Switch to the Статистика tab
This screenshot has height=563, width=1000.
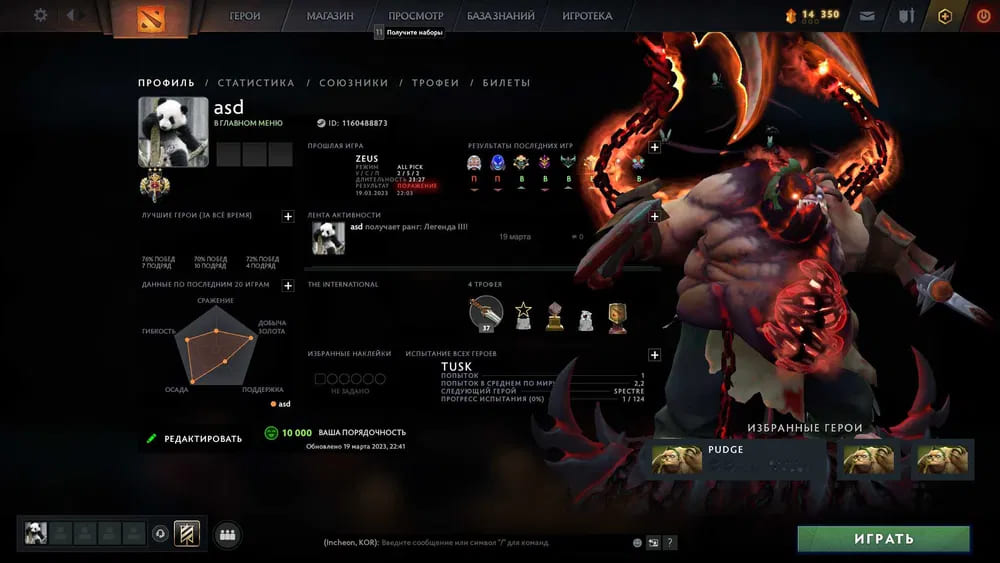tap(256, 83)
